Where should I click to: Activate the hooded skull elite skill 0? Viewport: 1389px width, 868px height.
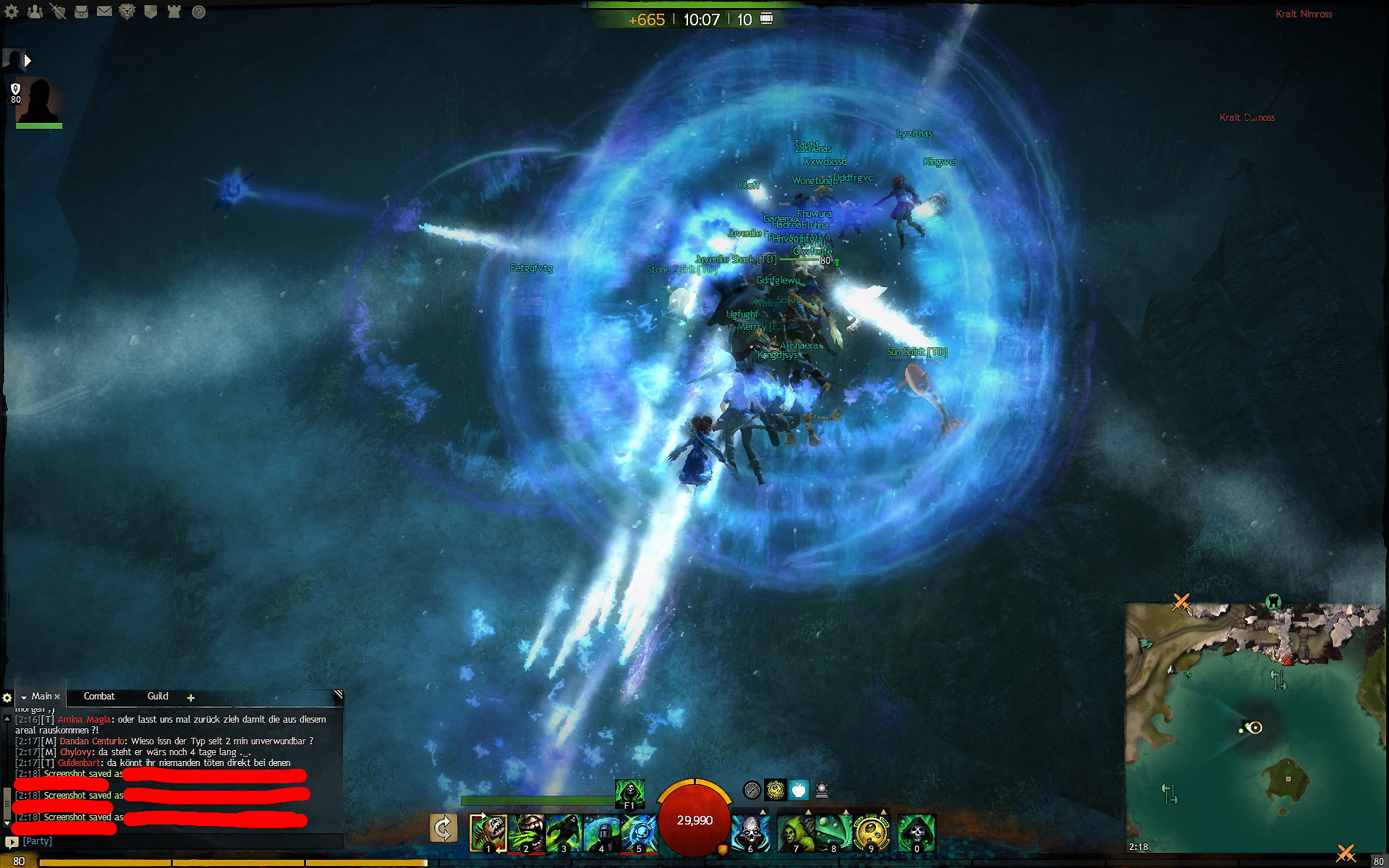tap(917, 833)
